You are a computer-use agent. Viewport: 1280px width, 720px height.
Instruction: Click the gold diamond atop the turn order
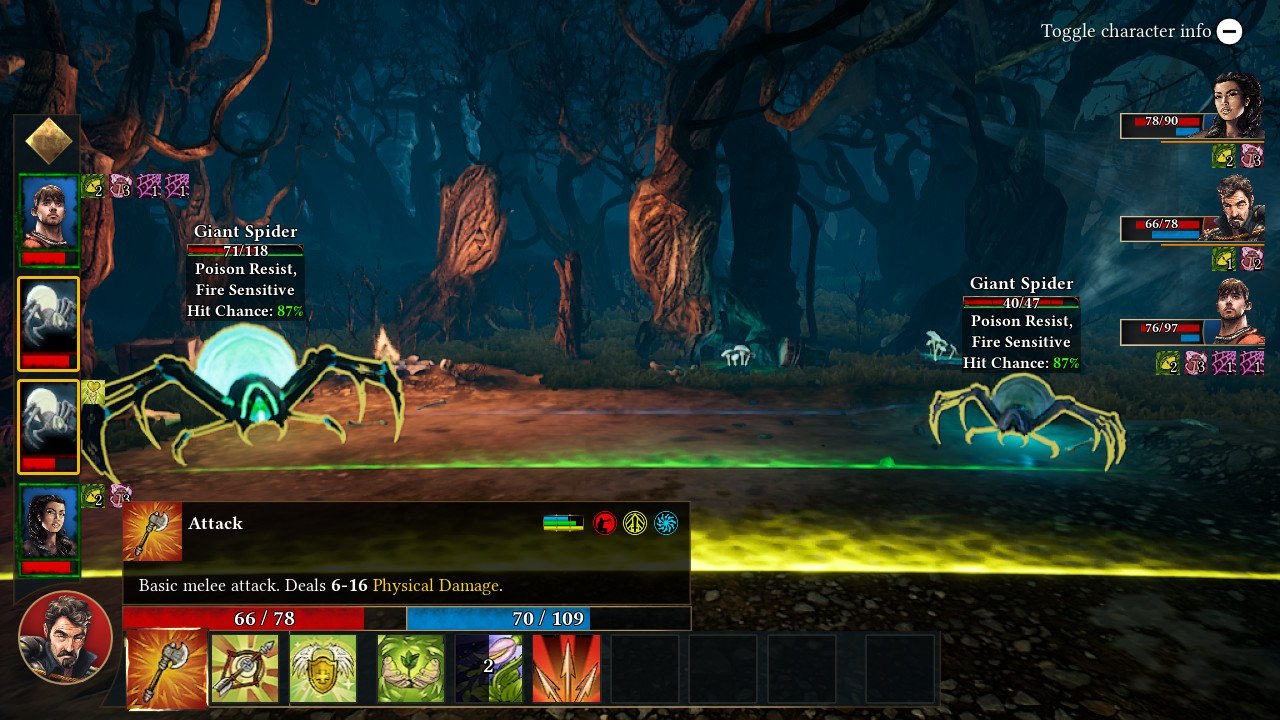click(x=48, y=142)
